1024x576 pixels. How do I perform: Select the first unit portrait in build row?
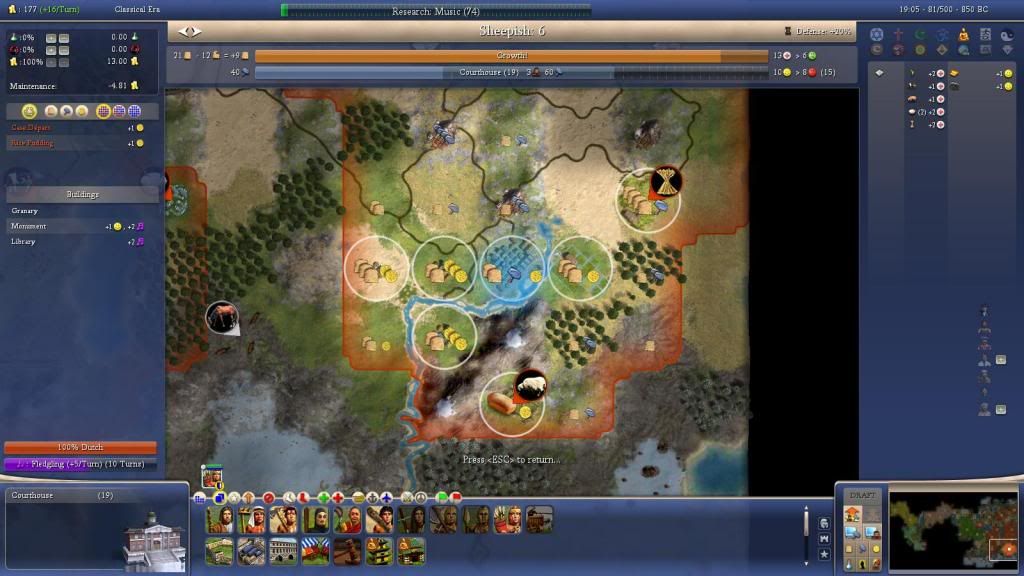tap(219, 520)
